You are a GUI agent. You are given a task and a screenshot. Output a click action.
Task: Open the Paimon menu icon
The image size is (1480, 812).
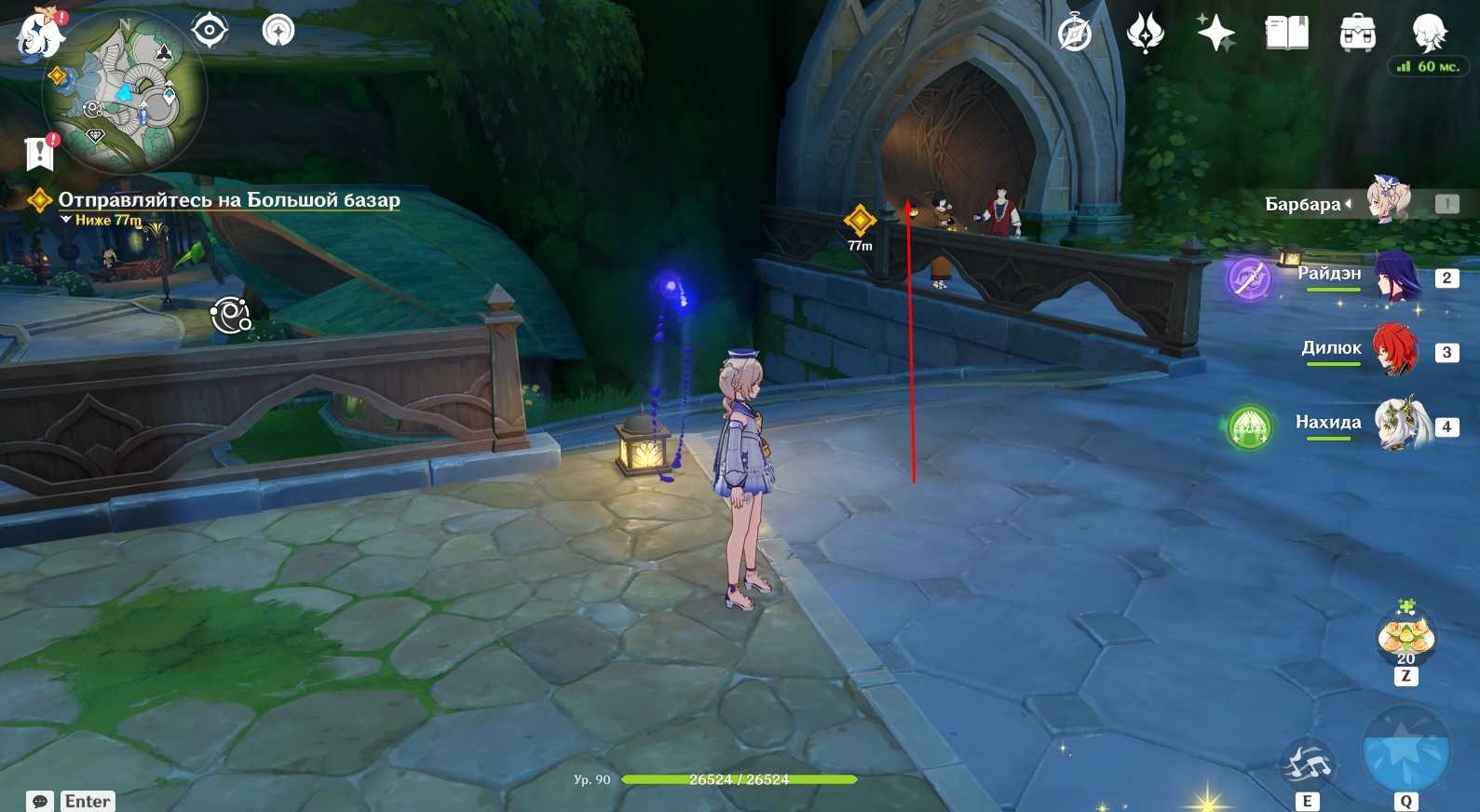point(39,35)
